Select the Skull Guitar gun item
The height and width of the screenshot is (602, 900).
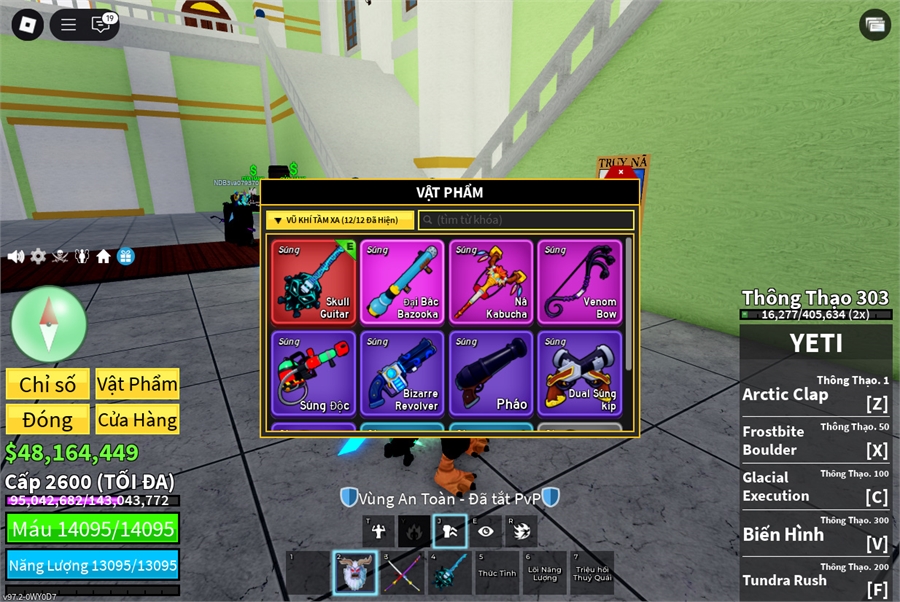(314, 282)
